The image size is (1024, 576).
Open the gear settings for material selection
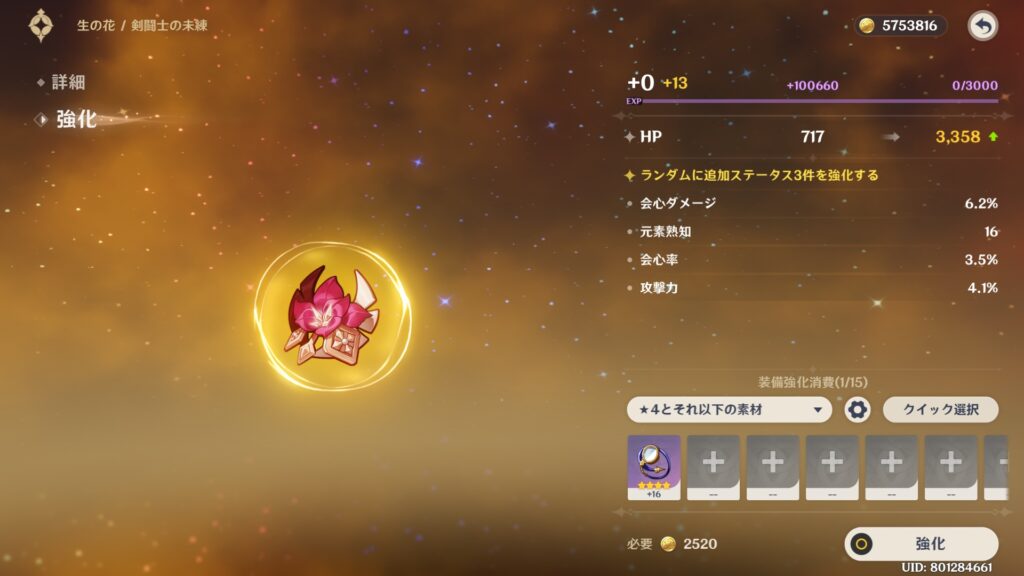pos(857,409)
